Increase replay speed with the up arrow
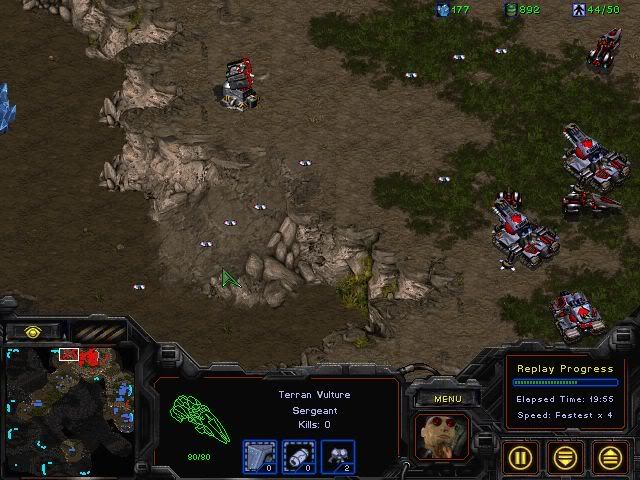 (x=610, y=456)
